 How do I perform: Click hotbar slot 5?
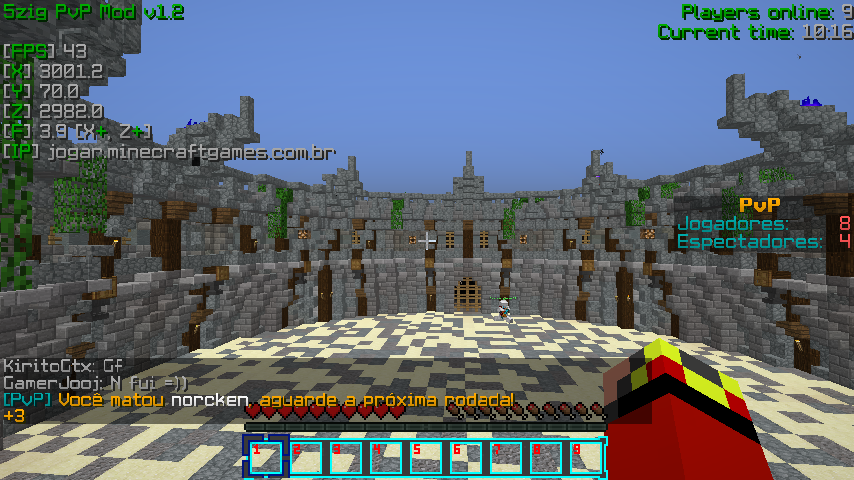426,456
